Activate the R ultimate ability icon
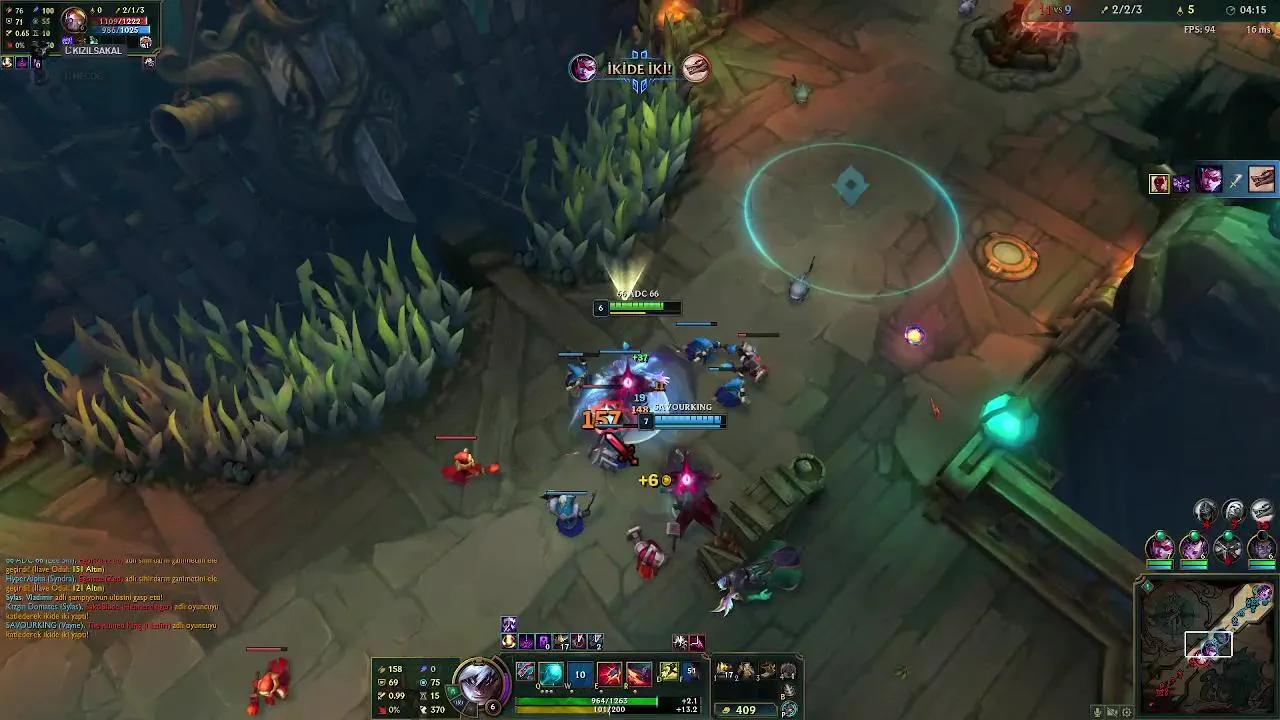The height and width of the screenshot is (720, 1280). pyautogui.click(x=638, y=672)
